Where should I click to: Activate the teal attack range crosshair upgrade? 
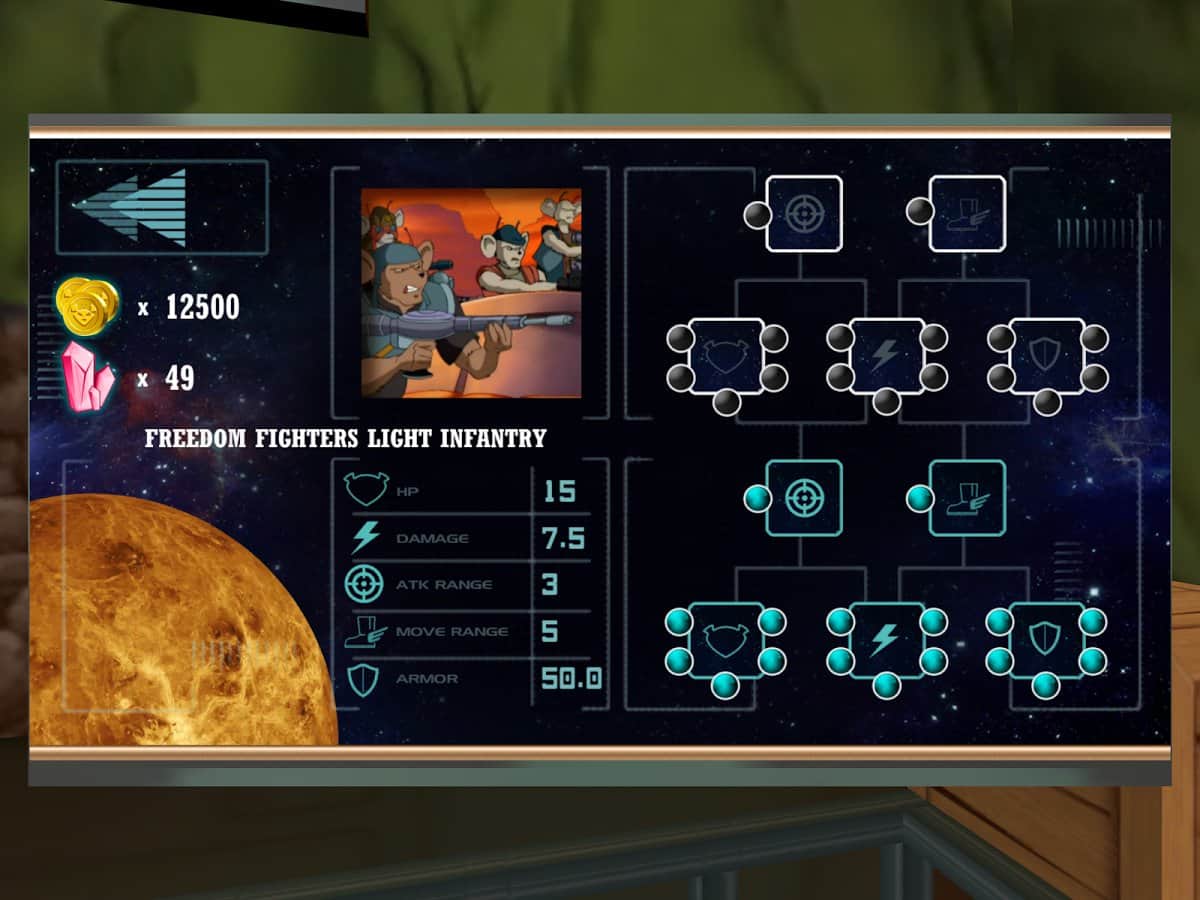click(x=804, y=498)
